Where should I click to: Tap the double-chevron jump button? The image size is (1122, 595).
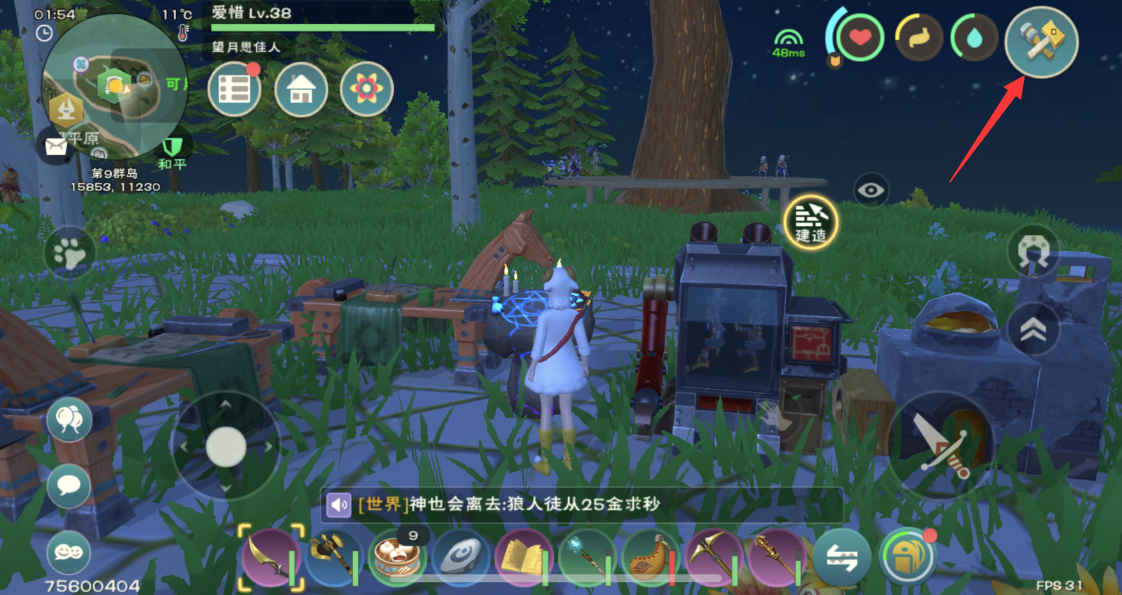[1033, 329]
